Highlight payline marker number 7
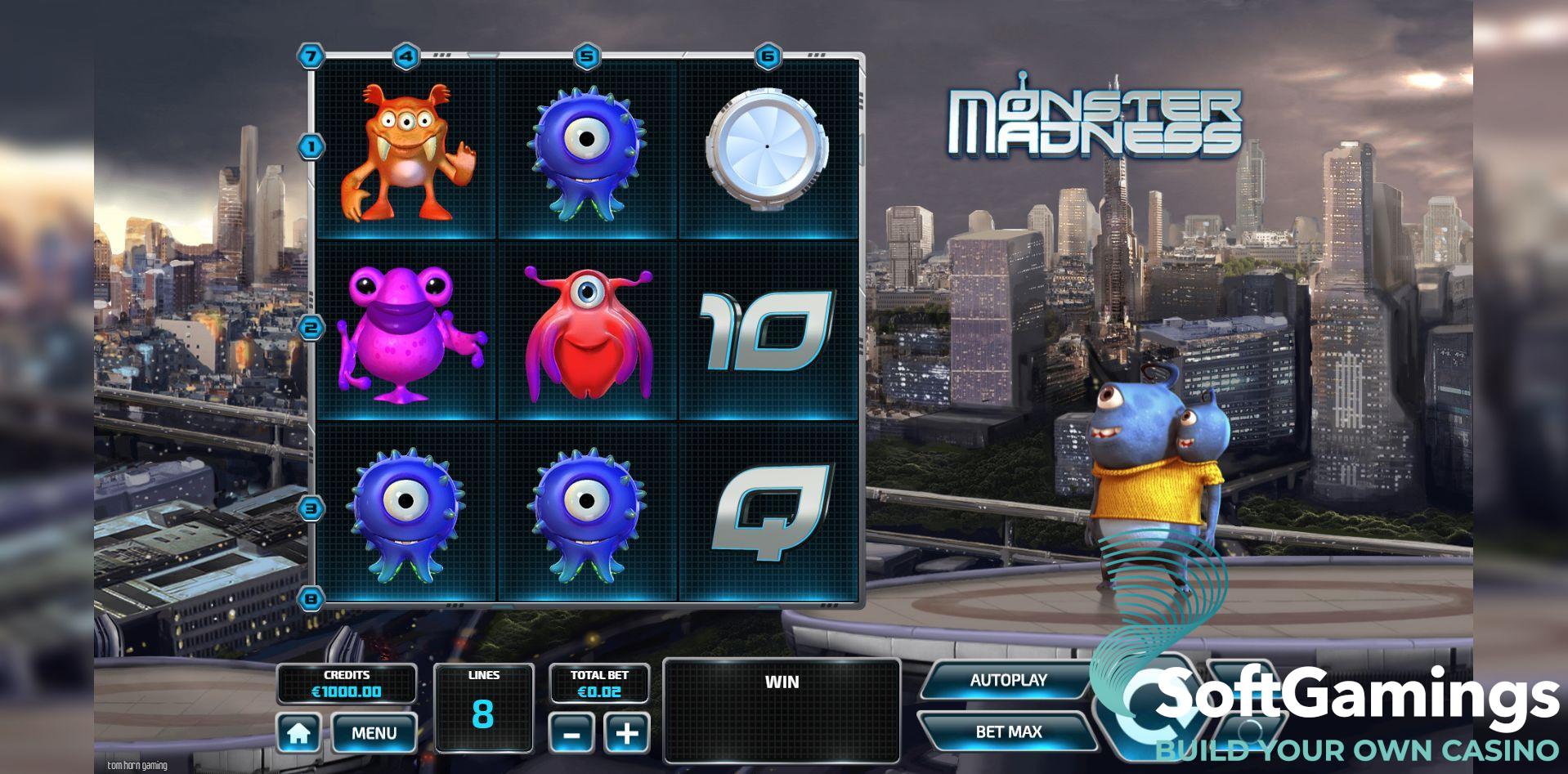Screen dimensions: 1568x774 click(x=311, y=57)
